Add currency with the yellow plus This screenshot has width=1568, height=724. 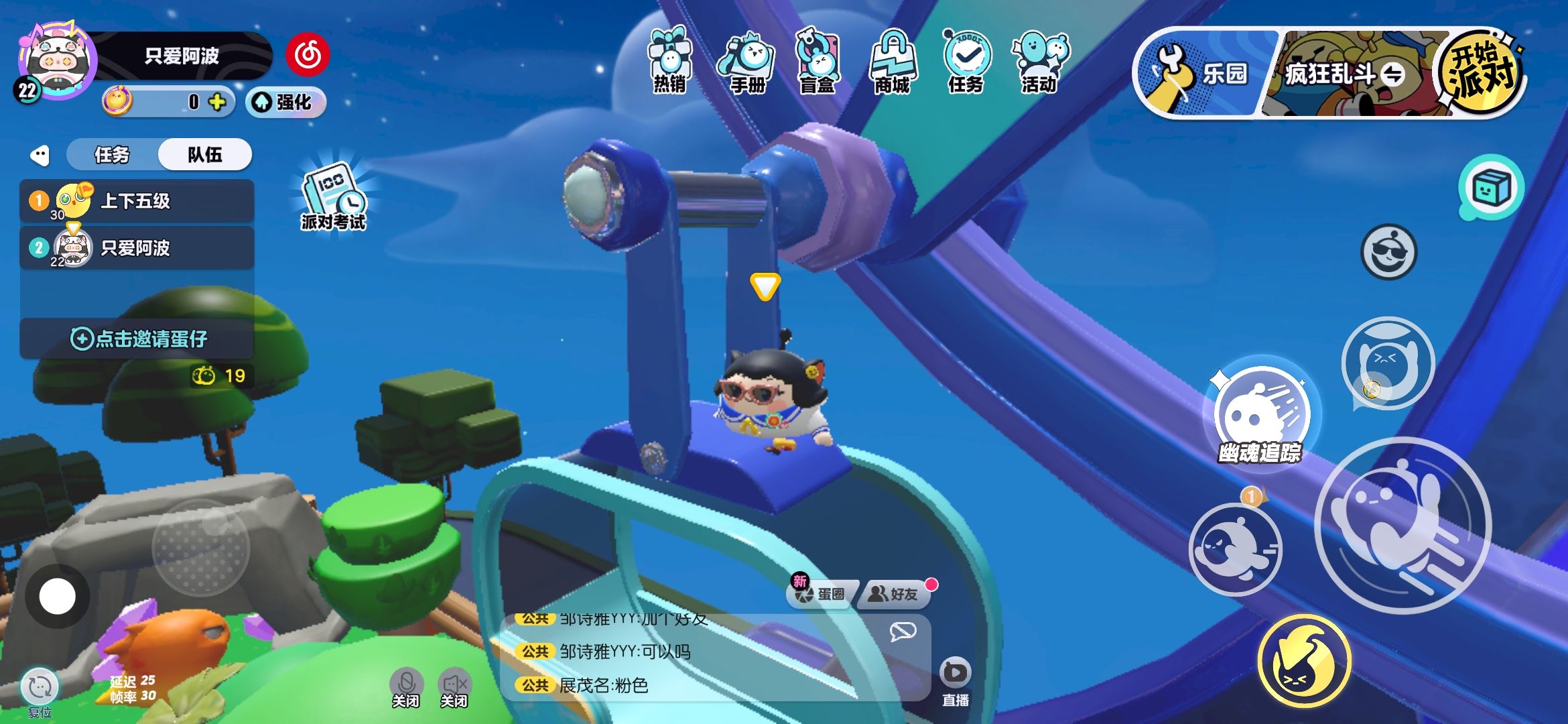tap(216, 102)
